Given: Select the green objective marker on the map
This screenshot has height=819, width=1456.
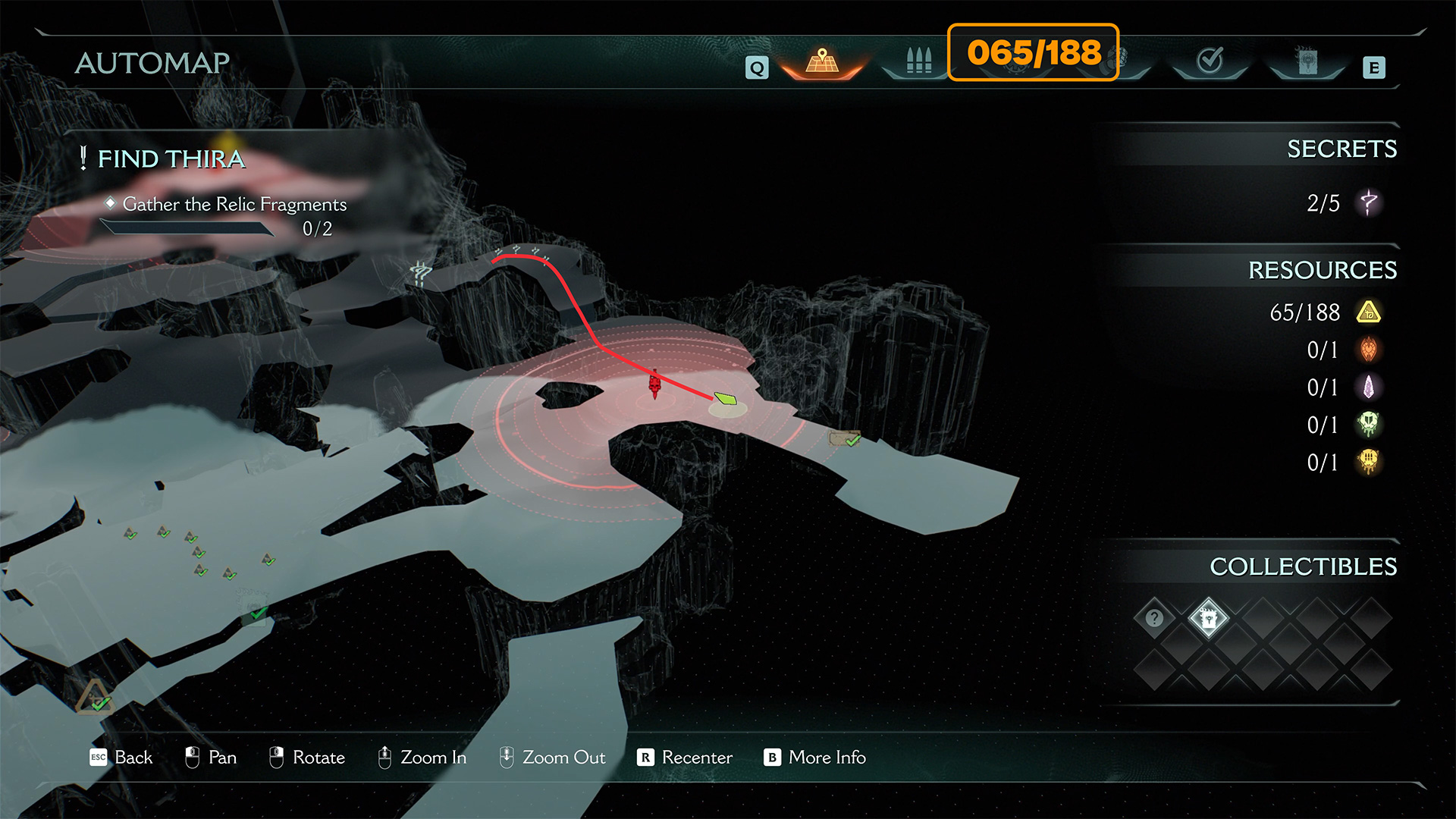Looking at the screenshot, I should pyautogui.click(x=726, y=398).
